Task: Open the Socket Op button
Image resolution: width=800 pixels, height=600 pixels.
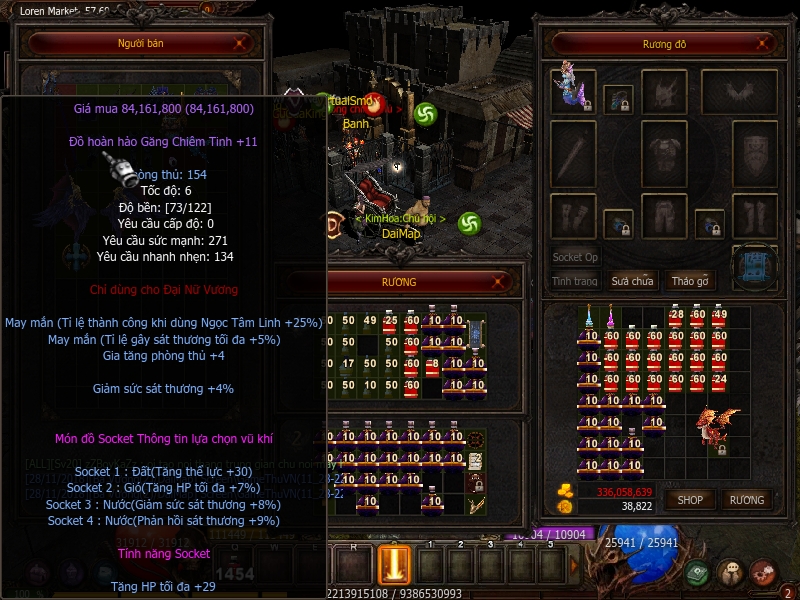Action: click(575, 257)
